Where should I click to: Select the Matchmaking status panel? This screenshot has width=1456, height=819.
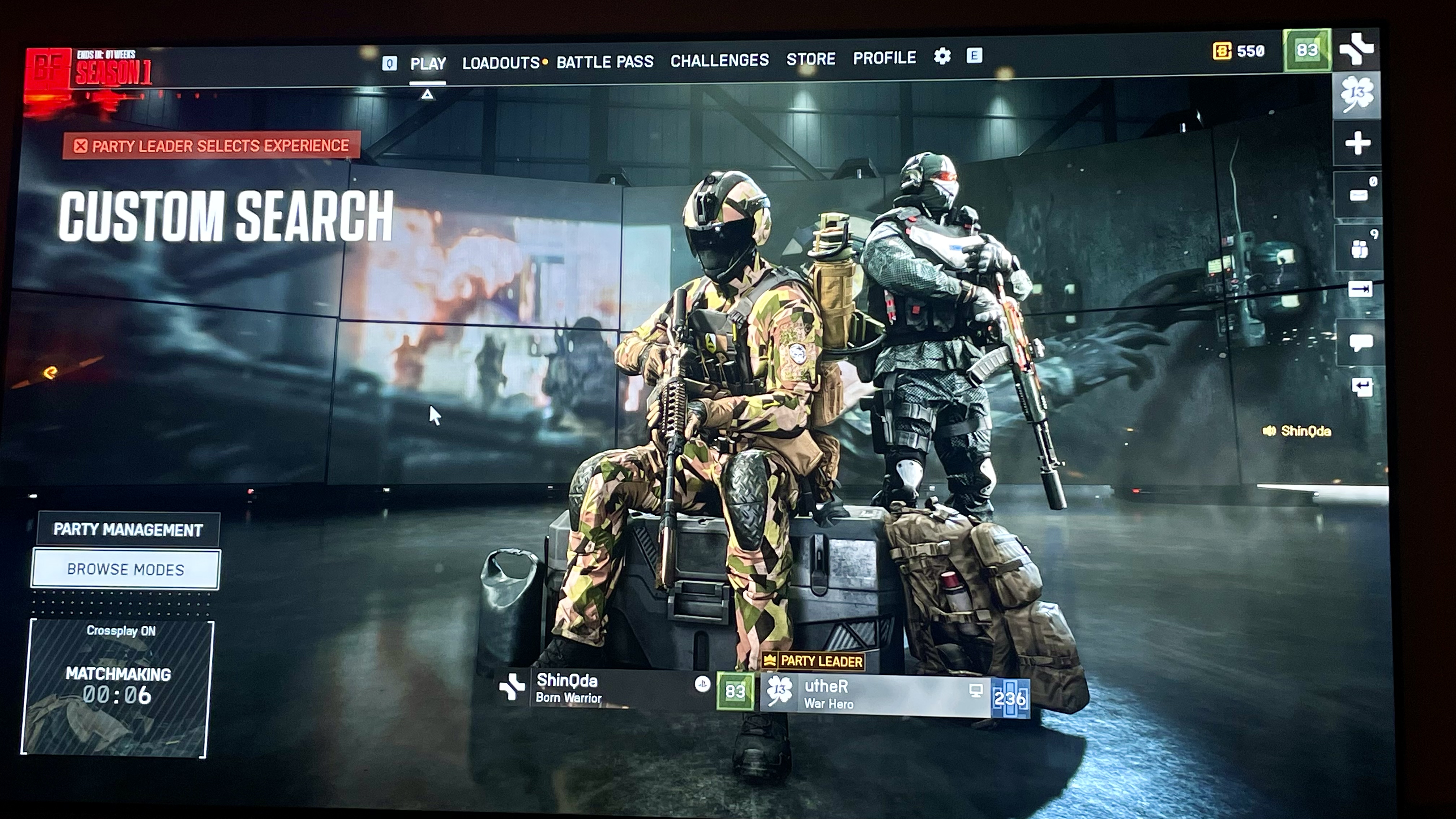(118, 688)
